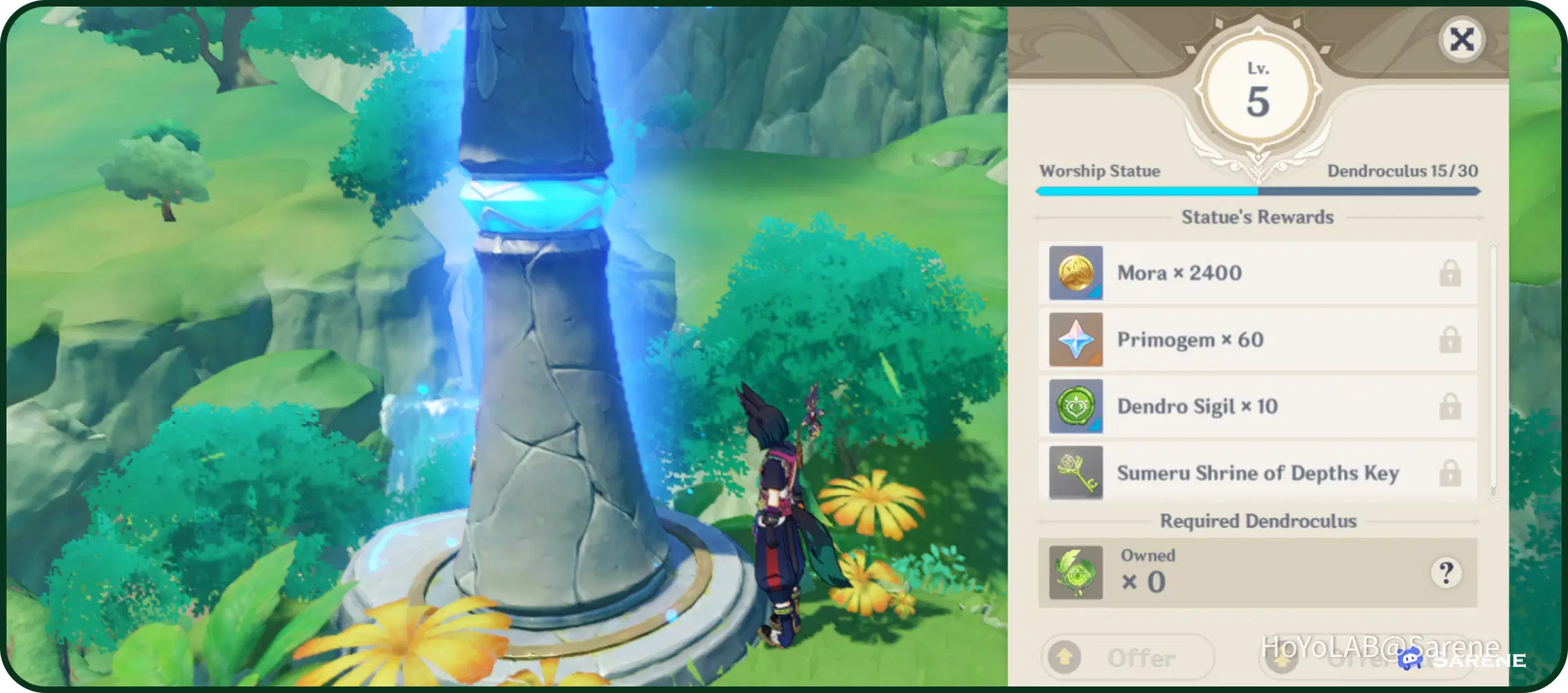Image resolution: width=1568 pixels, height=693 pixels.
Task: Select the Worship Statue menu label
Action: (1101, 171)
